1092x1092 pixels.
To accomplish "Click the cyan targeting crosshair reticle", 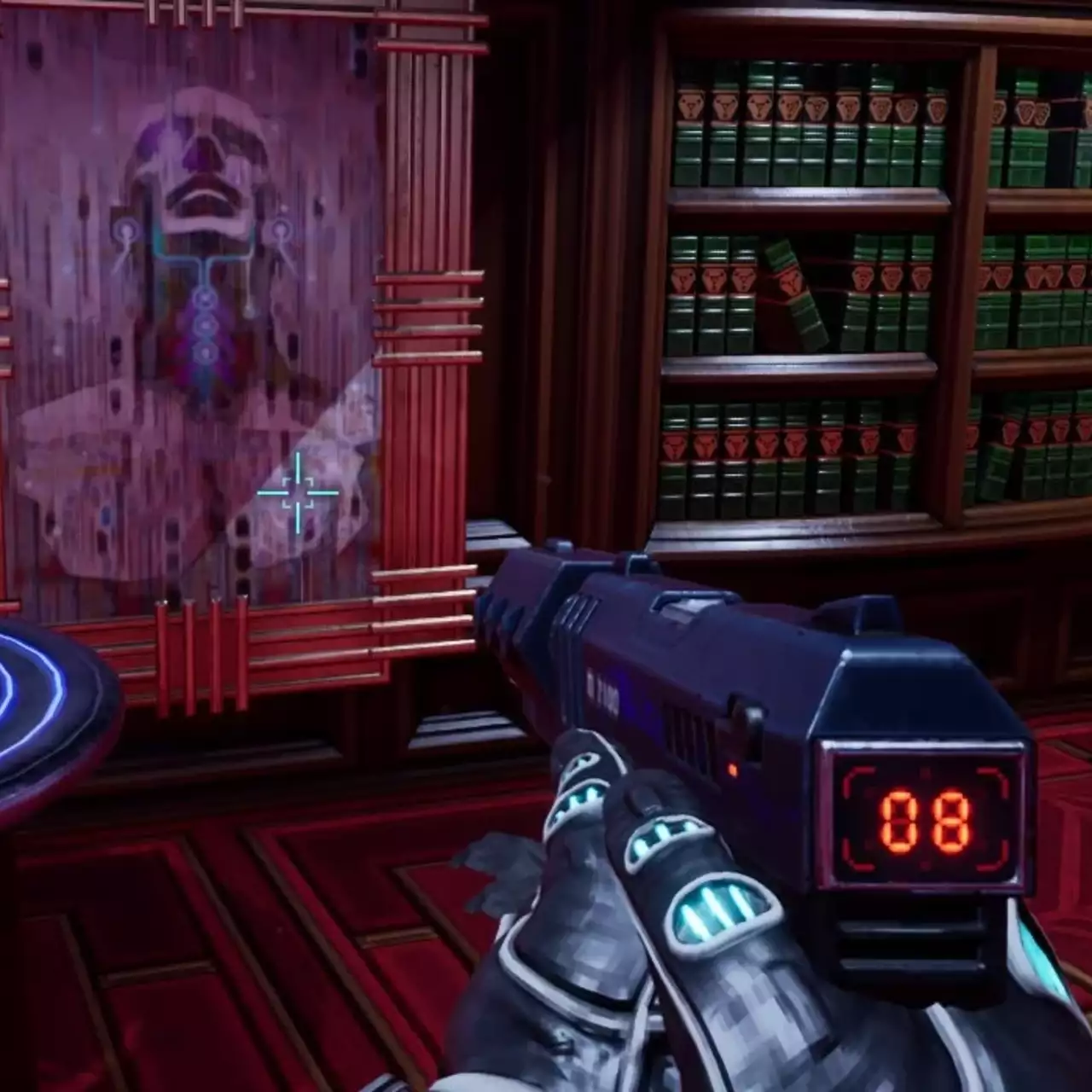I will (x=299, y=493).
